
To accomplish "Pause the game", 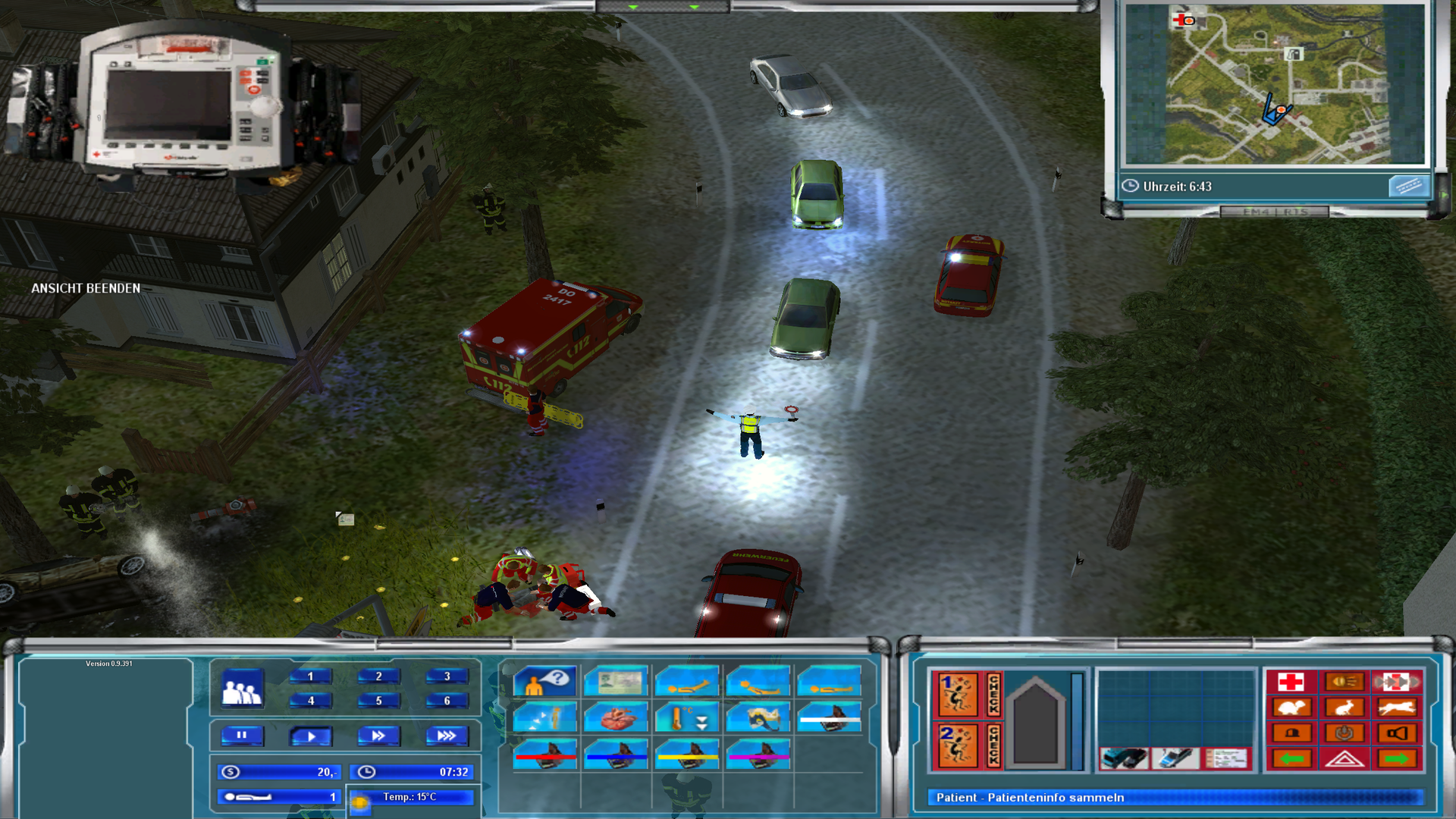I will pyautogui.click(x=242, y=736).
